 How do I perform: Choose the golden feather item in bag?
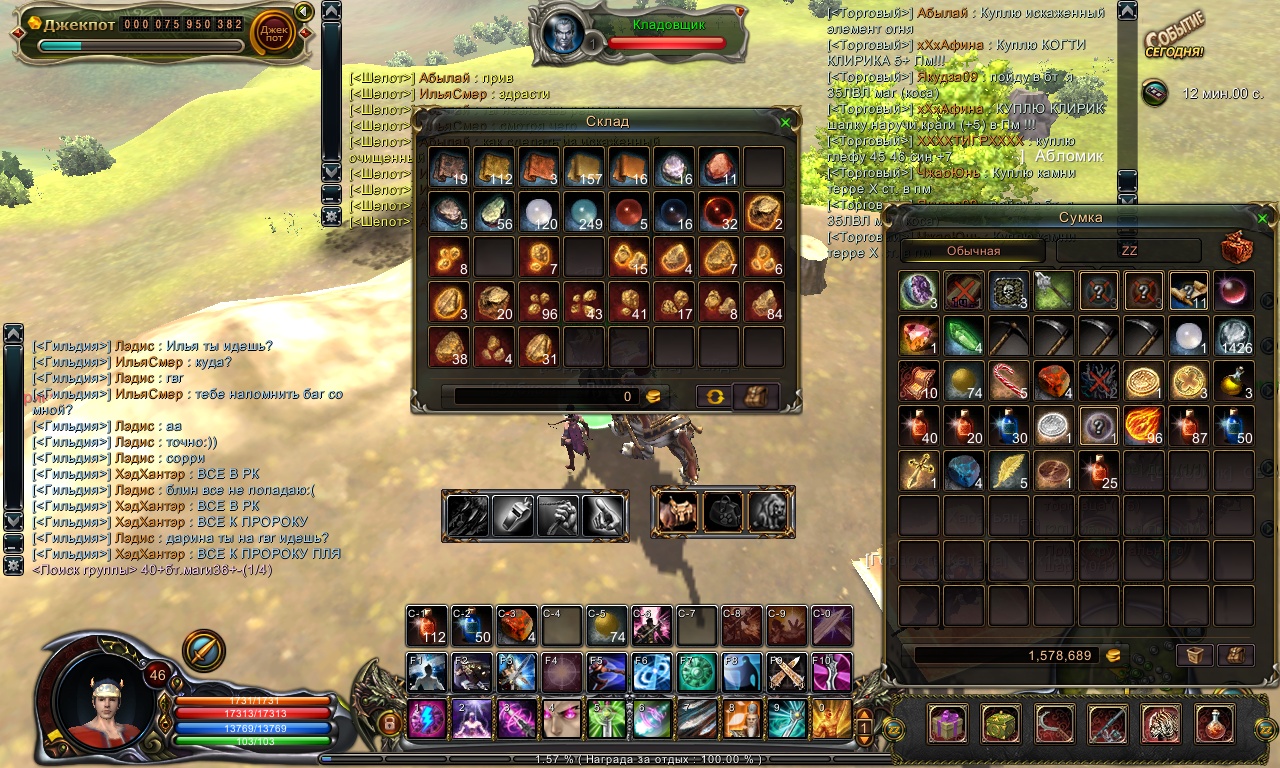(1008, 470)
